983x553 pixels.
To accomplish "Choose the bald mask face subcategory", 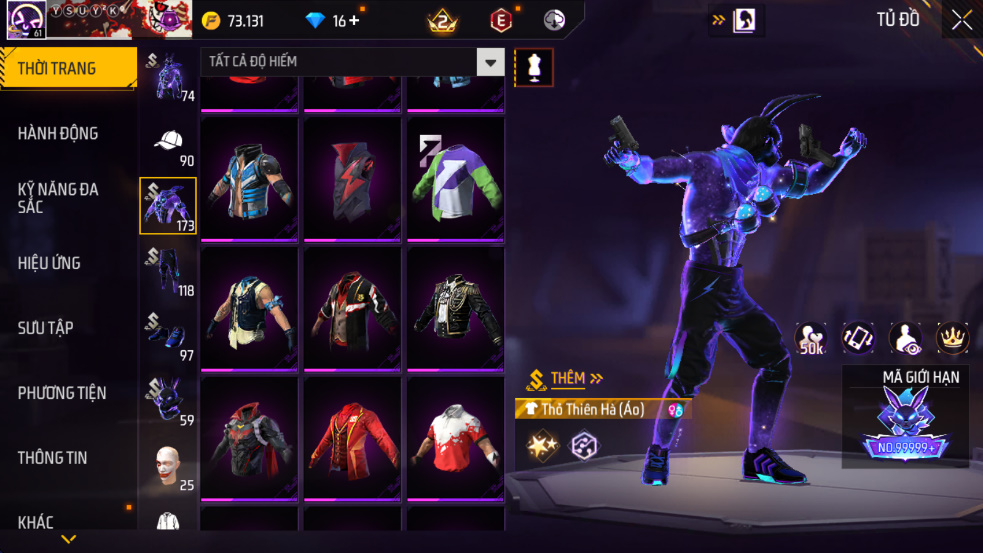I will (168, 468).
